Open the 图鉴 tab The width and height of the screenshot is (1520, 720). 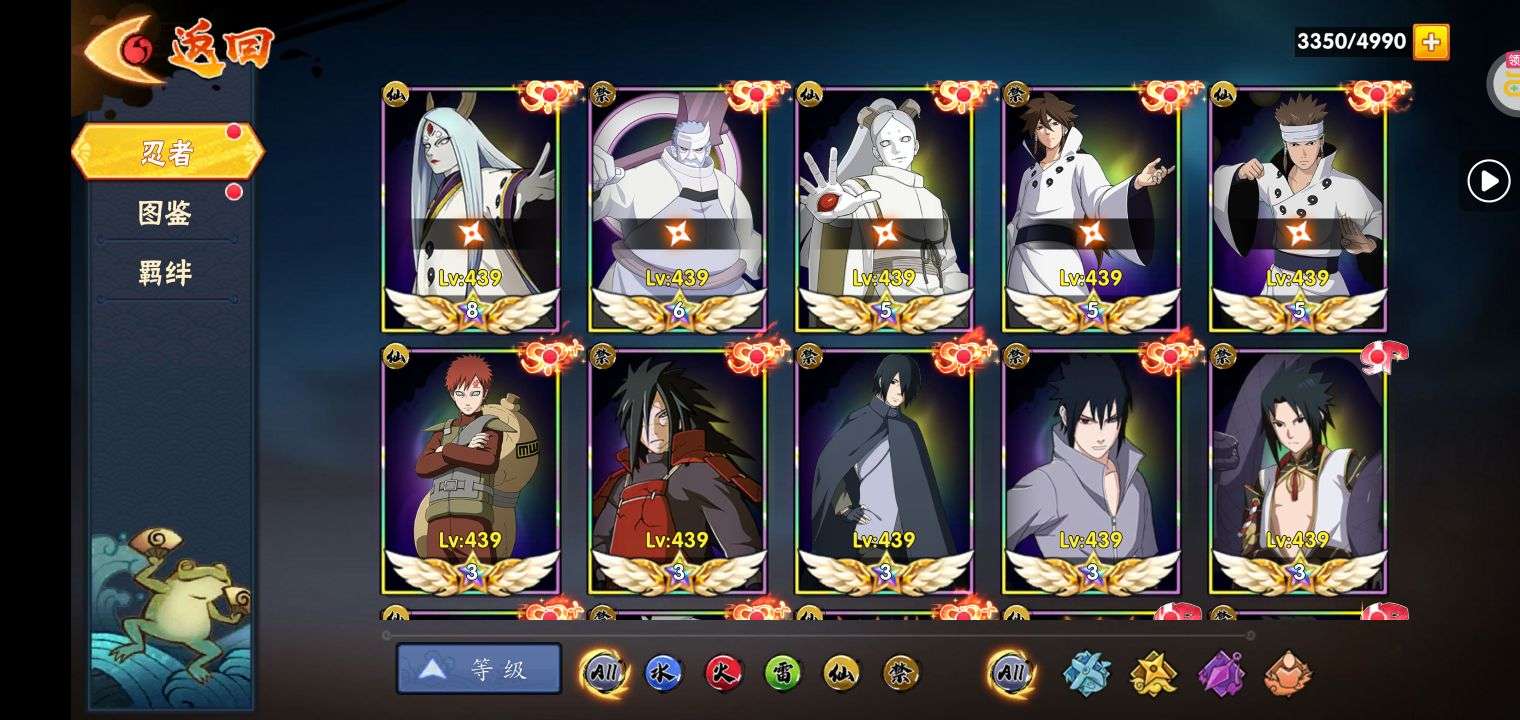pos(165,212)
